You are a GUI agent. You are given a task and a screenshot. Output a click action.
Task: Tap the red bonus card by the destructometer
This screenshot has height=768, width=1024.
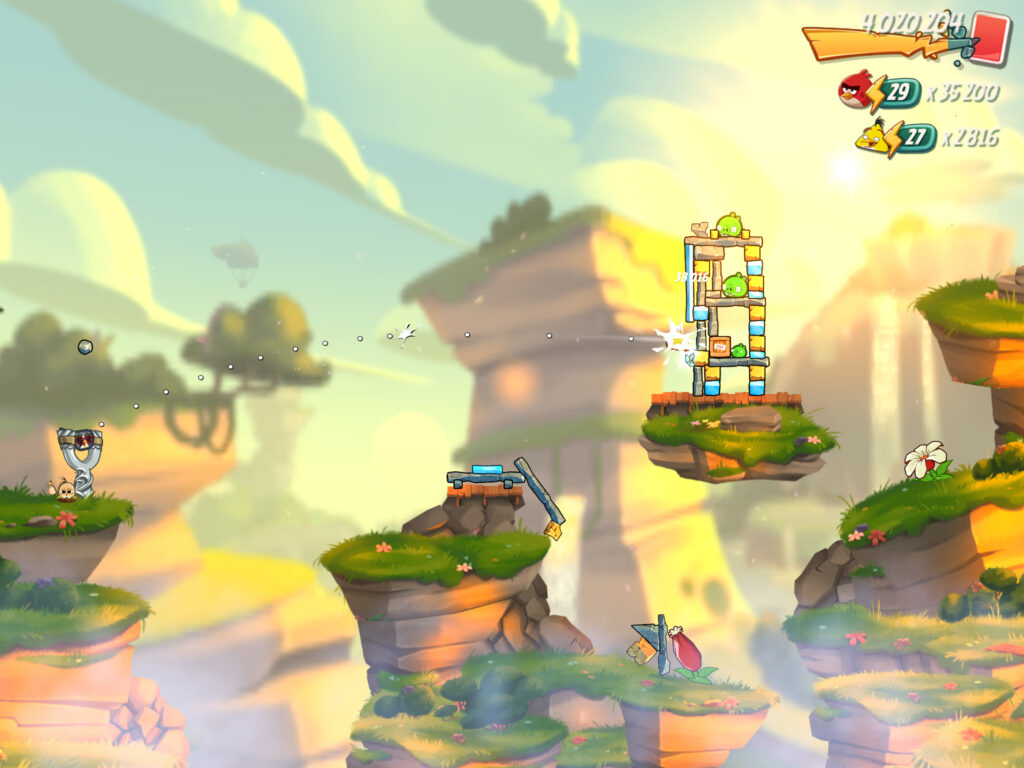(x=989, y=38)
